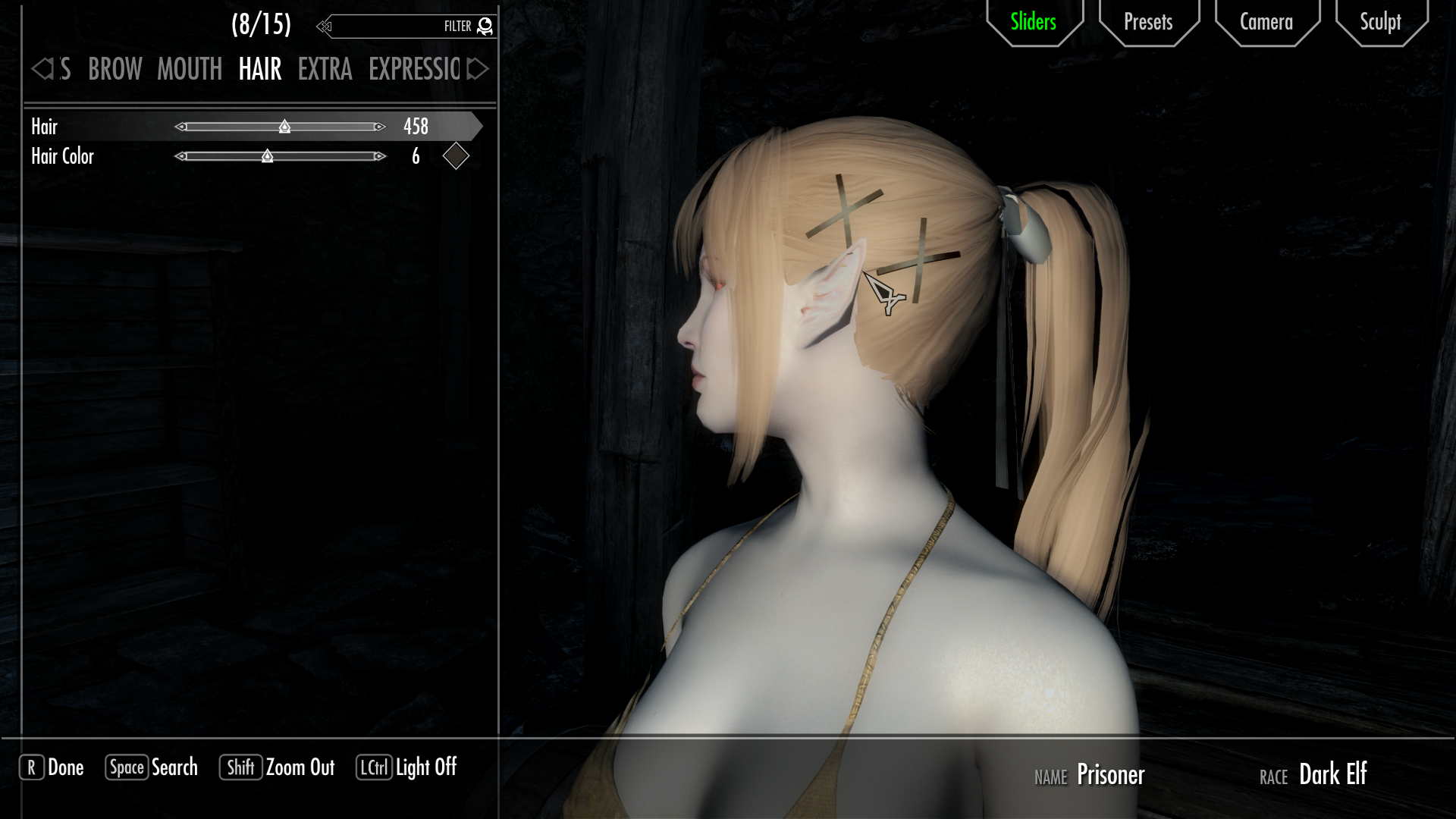Screen dimensions: 1456x819
Task: Switch to the MOUTH category tab
Action: [190, 70]
